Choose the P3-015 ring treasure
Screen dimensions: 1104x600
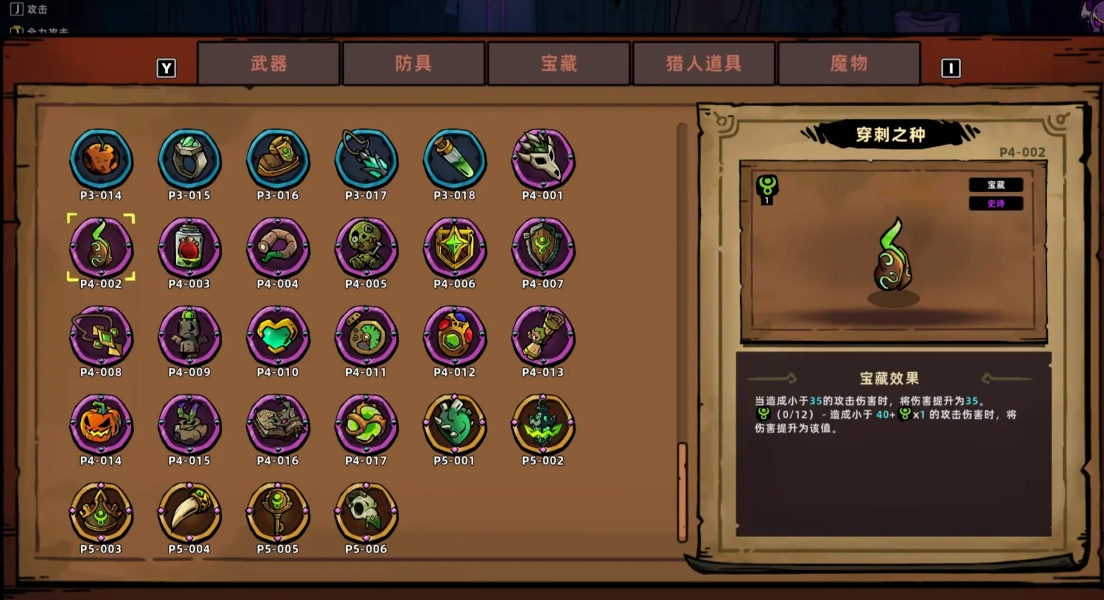(189, 159)
